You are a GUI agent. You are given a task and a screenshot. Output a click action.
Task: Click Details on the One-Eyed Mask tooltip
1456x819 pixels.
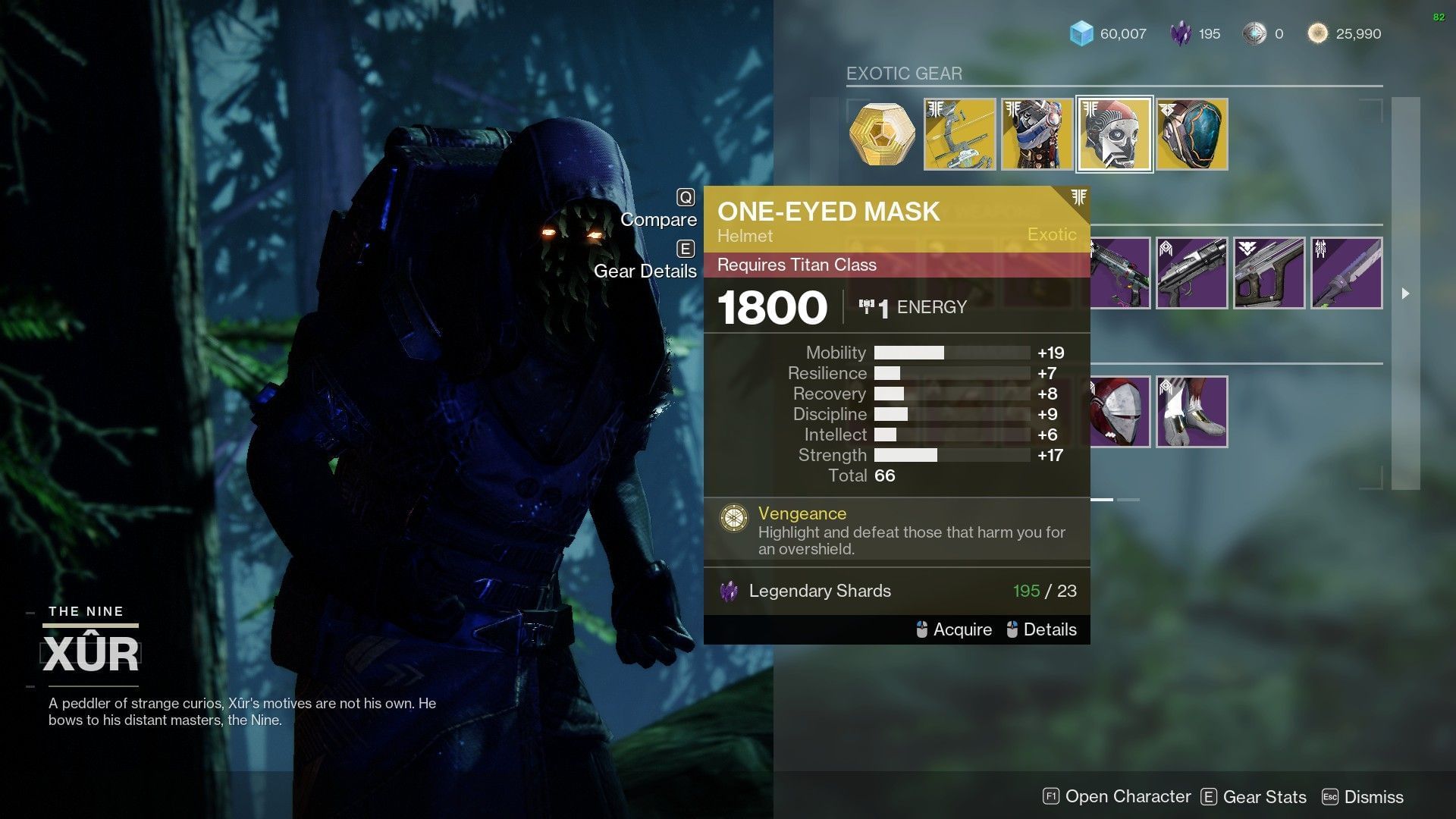click(x=1051, y=629)
